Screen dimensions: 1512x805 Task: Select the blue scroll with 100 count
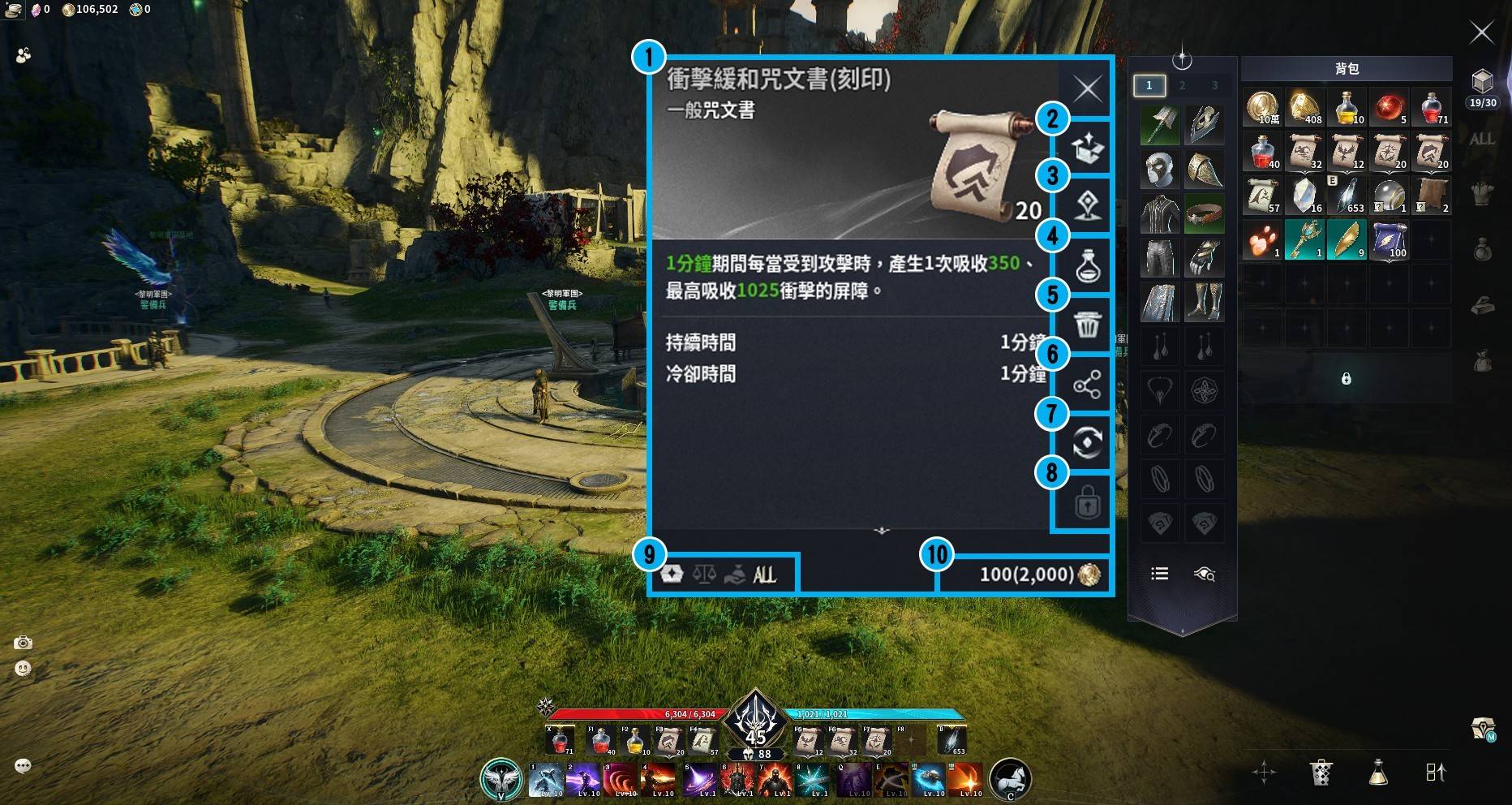pos(1389,240)
